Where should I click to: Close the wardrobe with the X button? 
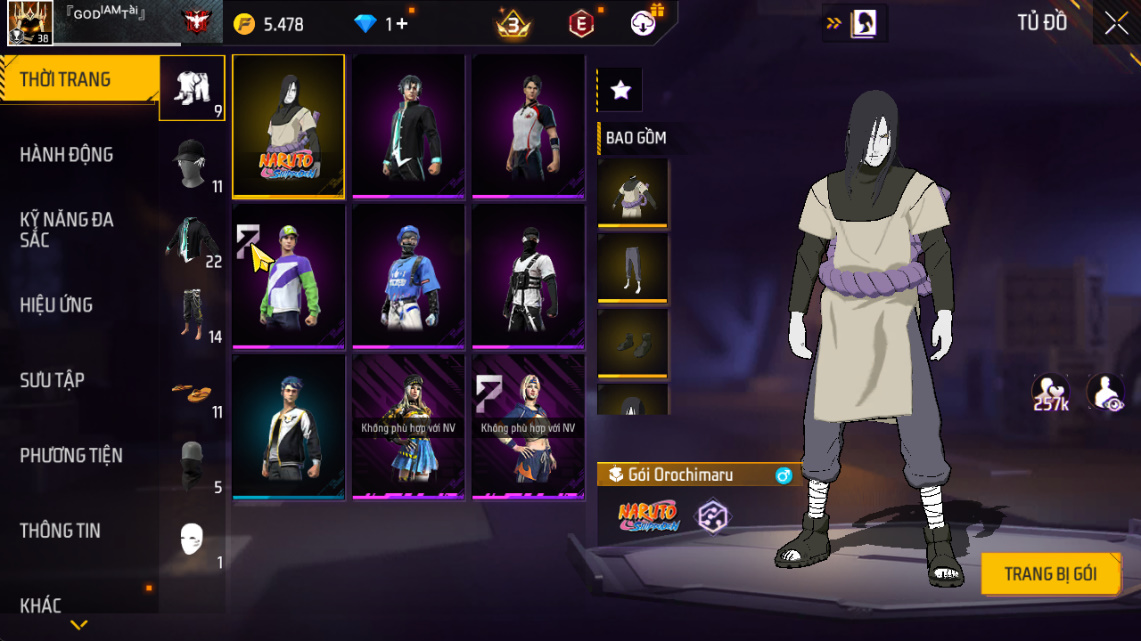(x=1116, y=23)
